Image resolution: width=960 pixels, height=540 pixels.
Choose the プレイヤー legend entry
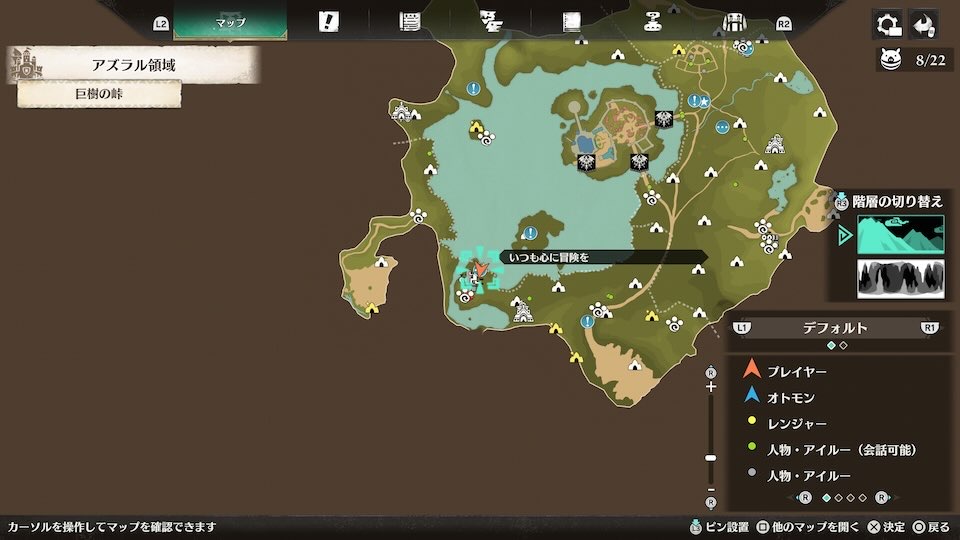tap(797, 371)
